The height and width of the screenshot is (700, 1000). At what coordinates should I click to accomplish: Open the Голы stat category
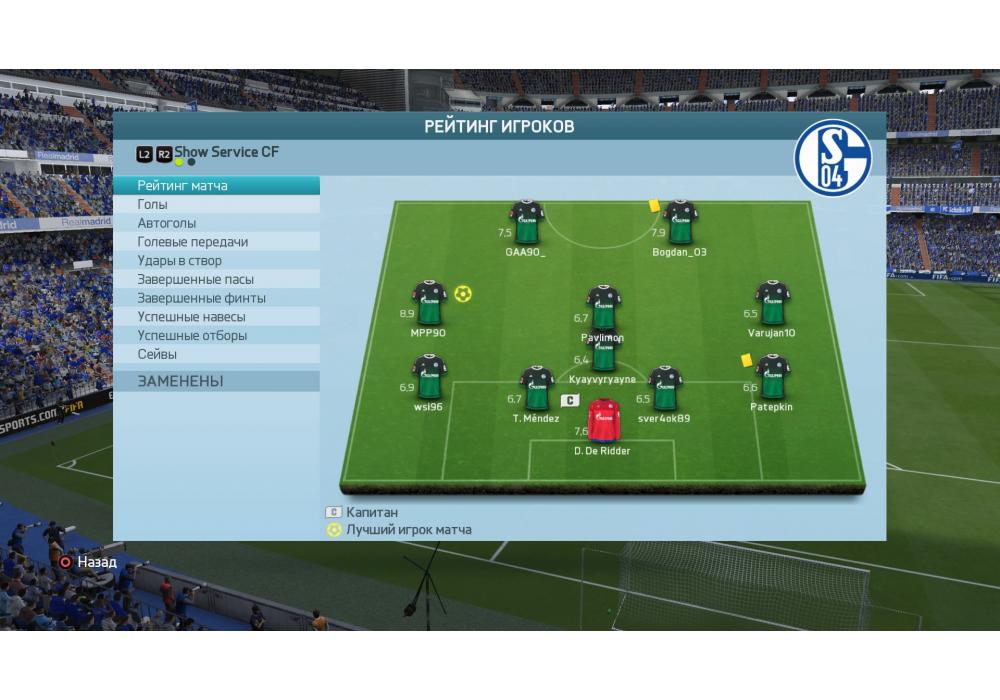(217, 204)
